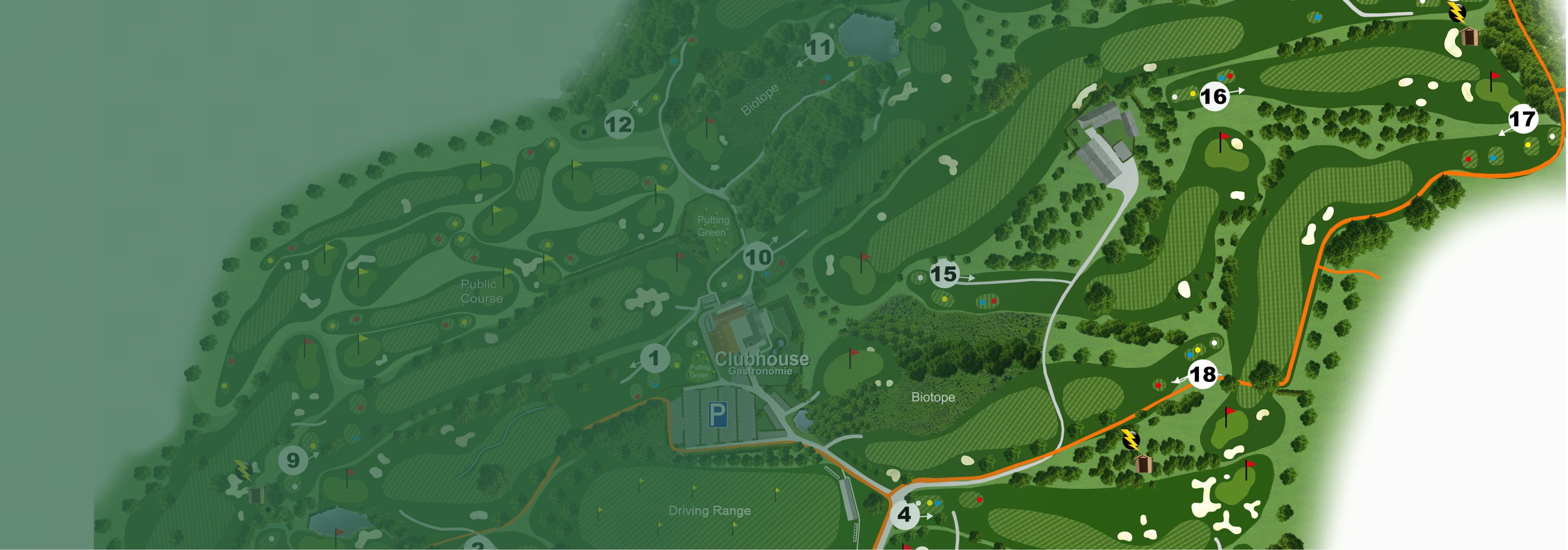Image resolution: width=1568 pixels, height=550 pixels.
Task: Open the hole 15 marker
Action: (x=943, y=274)
